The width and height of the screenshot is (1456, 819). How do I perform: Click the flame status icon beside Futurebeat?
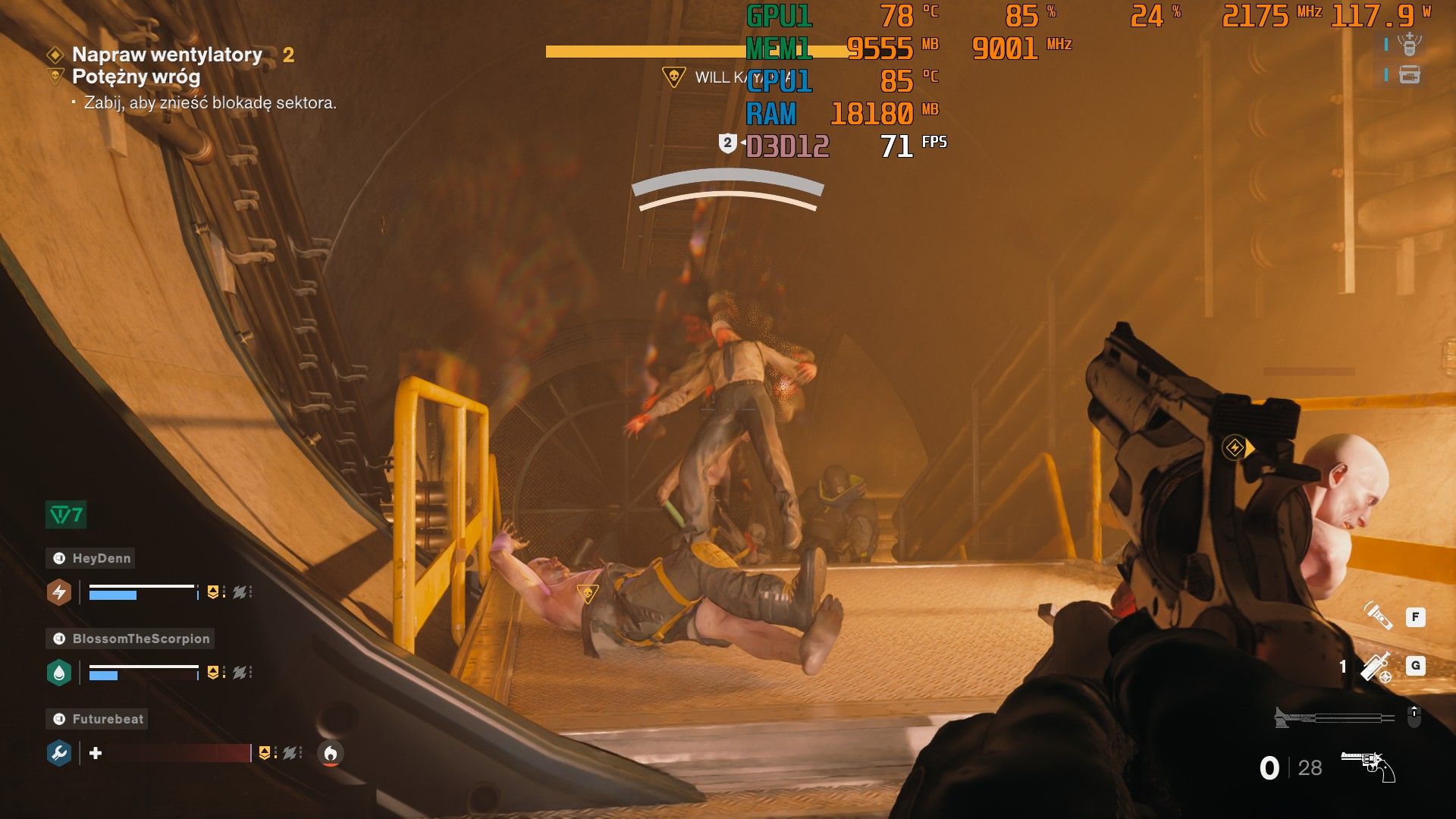tap(330, 753)
